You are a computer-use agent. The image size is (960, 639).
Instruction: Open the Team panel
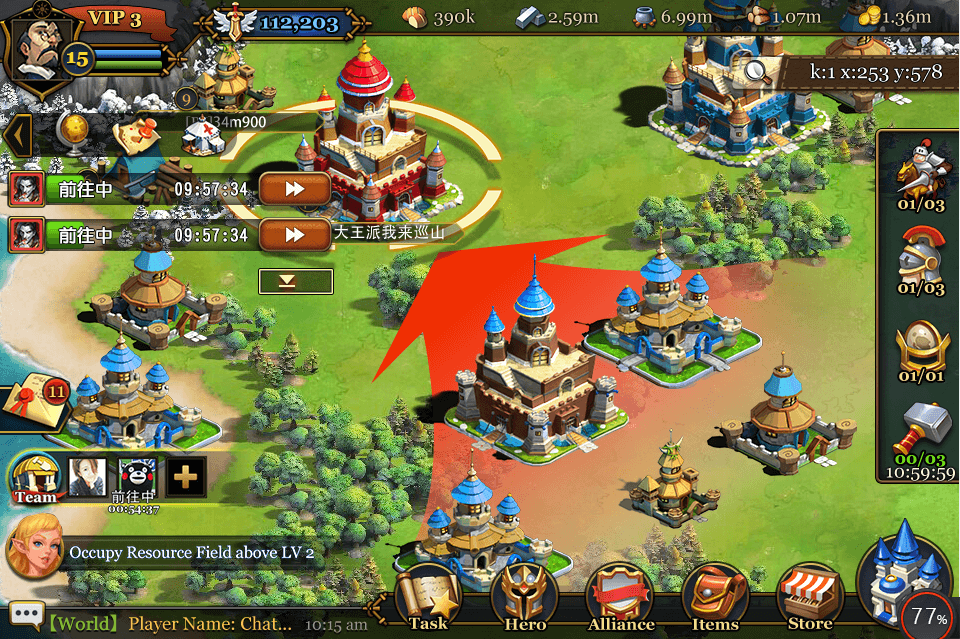pos(35,478)
